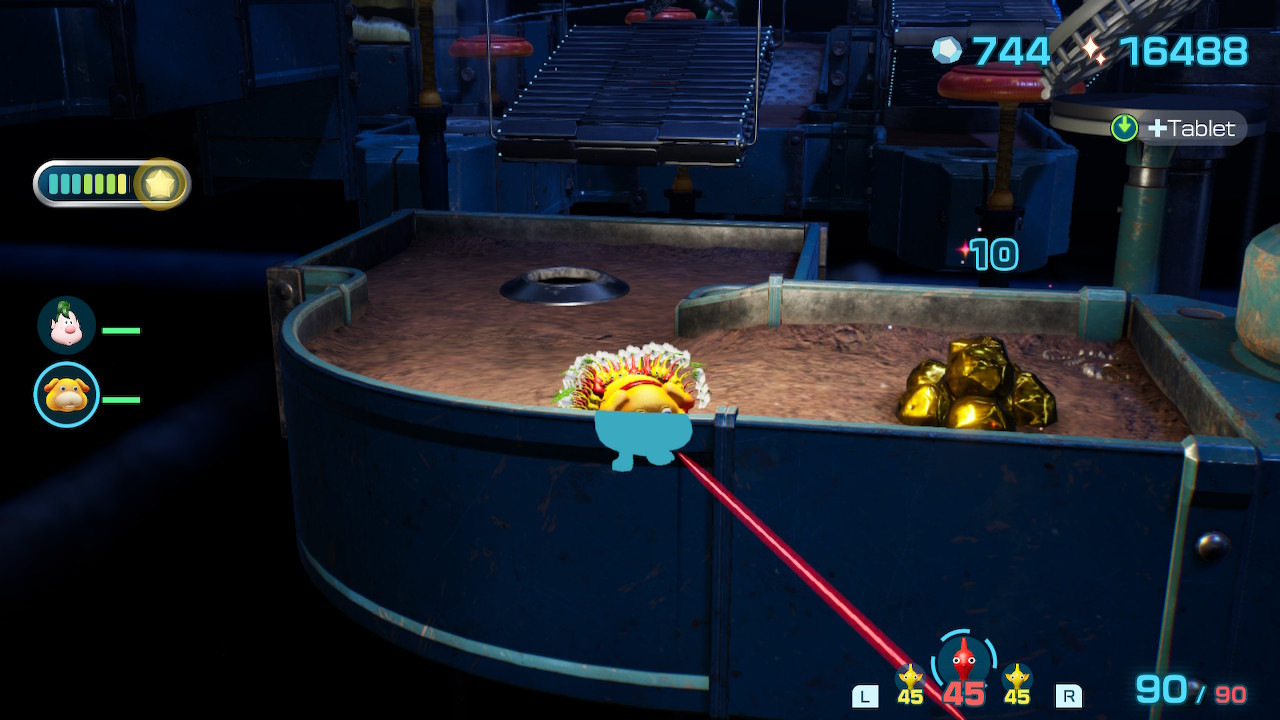The height and width of the screenshot is (720, 1280).
Task: Open the Tablet menu
Action: coord(1180,128)
